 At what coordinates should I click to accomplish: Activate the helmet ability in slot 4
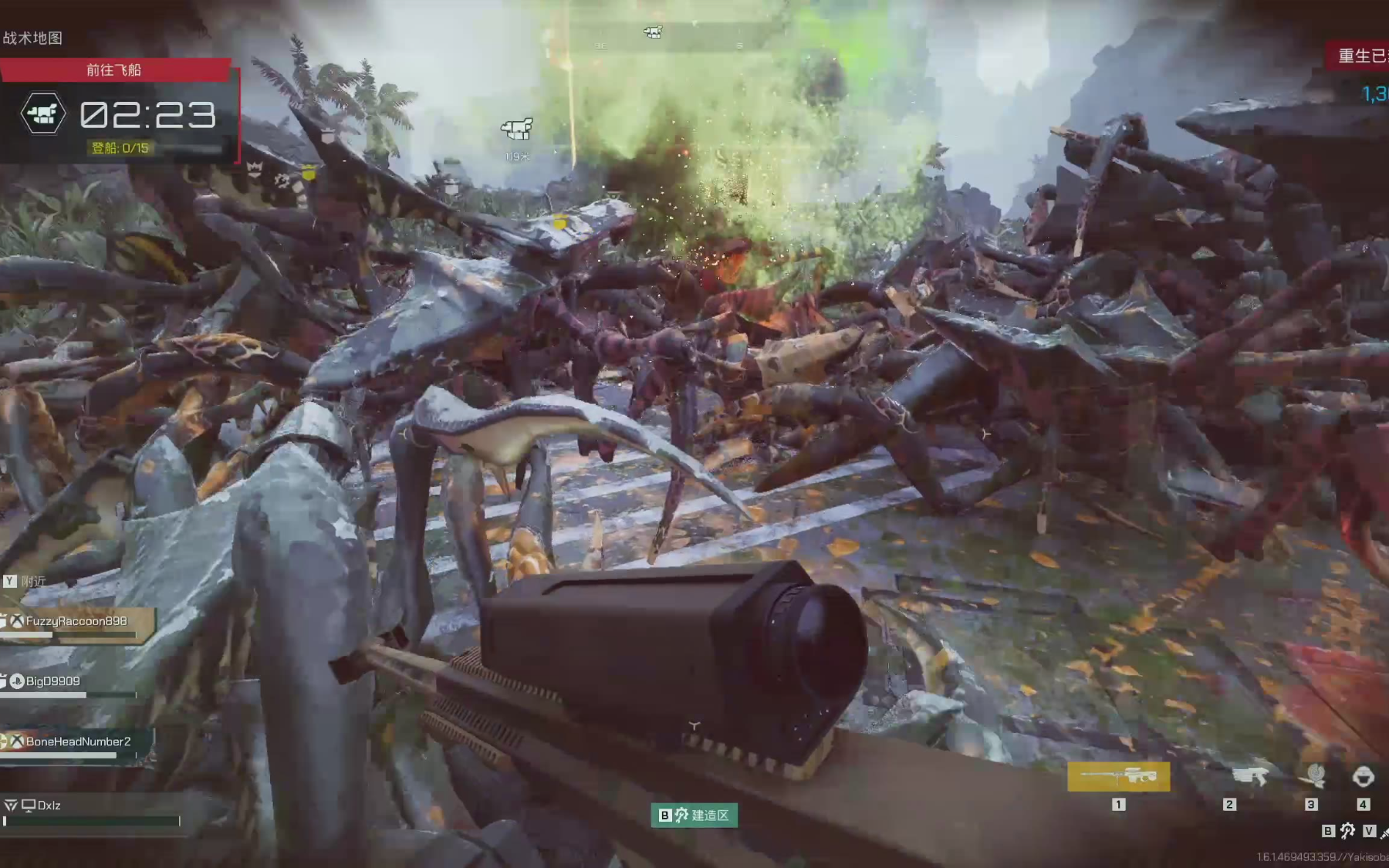(1364, 775)
